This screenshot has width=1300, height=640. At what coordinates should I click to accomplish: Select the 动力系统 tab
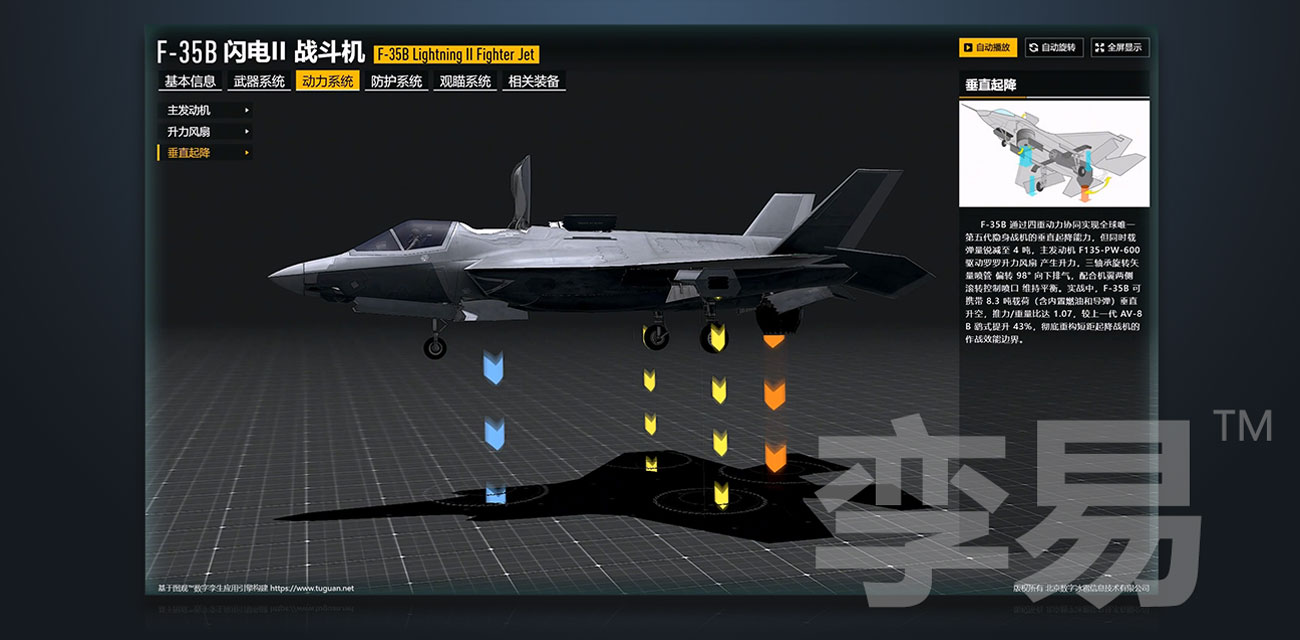pos(328,82)
